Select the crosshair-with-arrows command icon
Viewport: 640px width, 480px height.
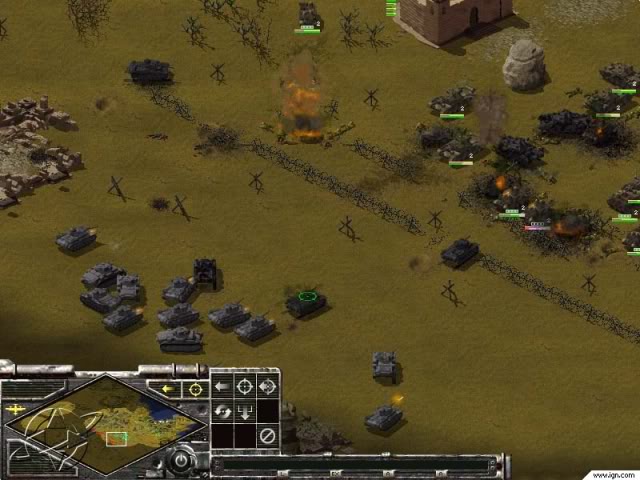tap(267, 386)
